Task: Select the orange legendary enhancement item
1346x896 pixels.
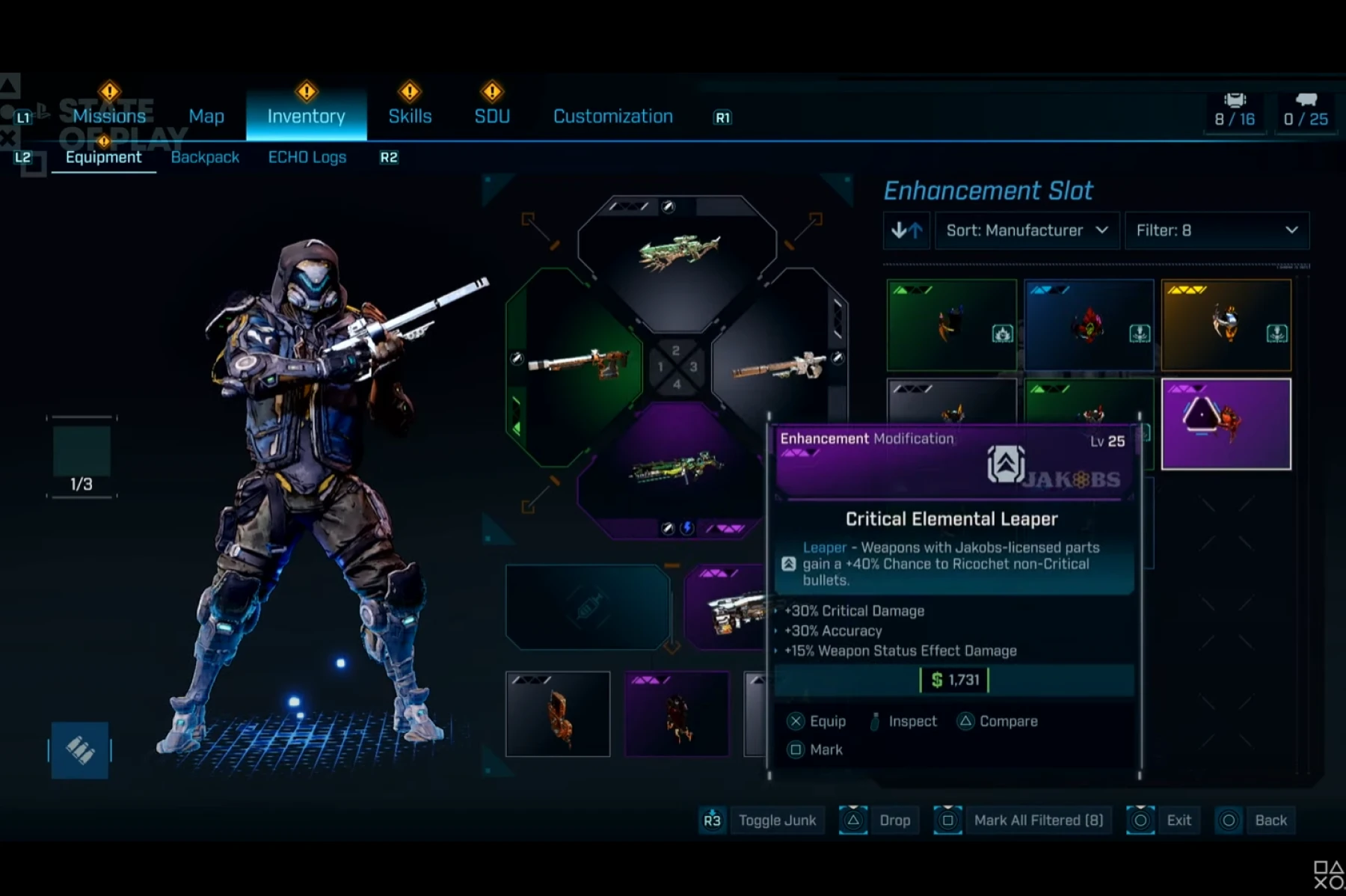Action: tap(1226, 325)
